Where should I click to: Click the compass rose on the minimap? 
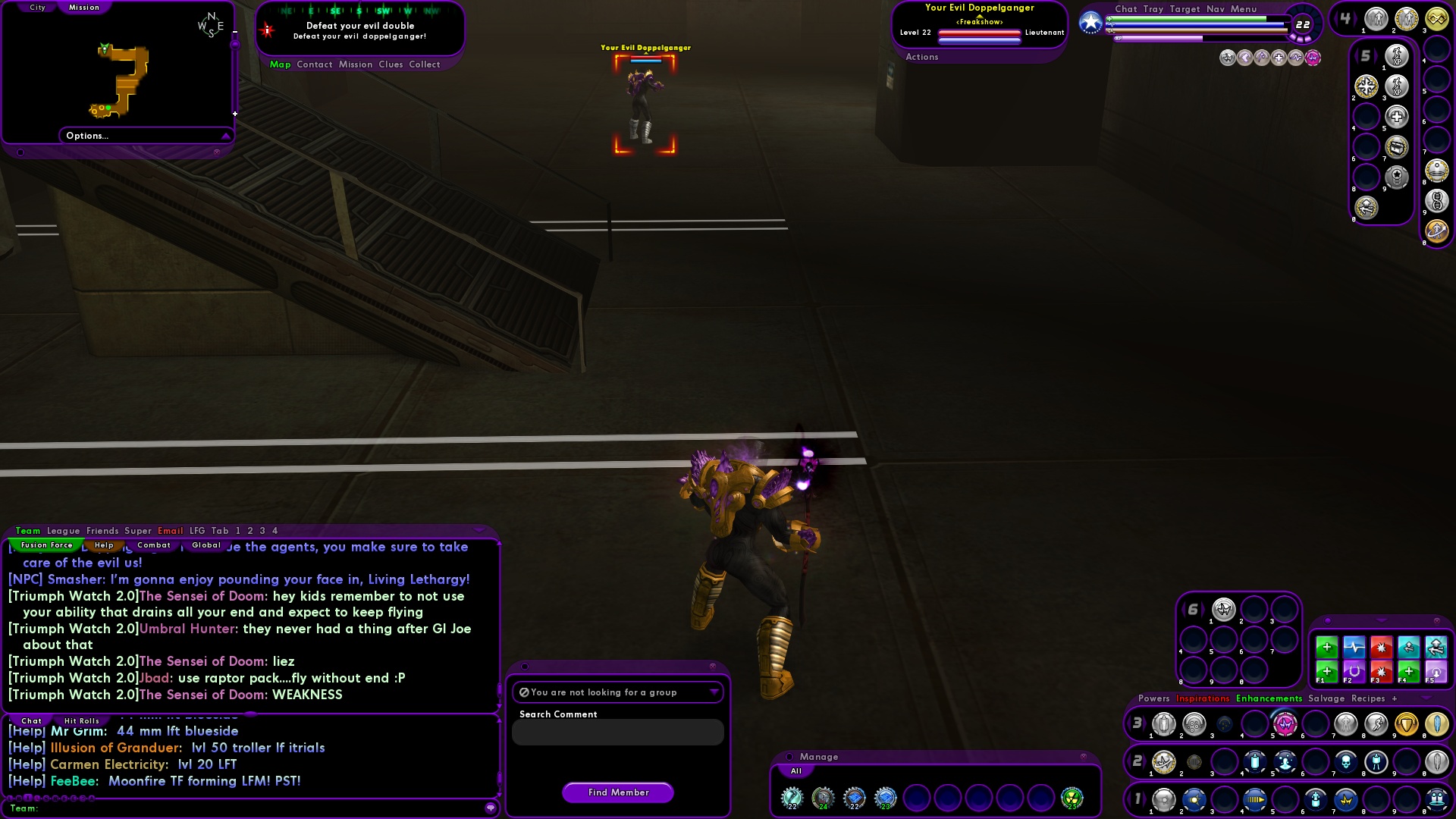coord(210,24)
